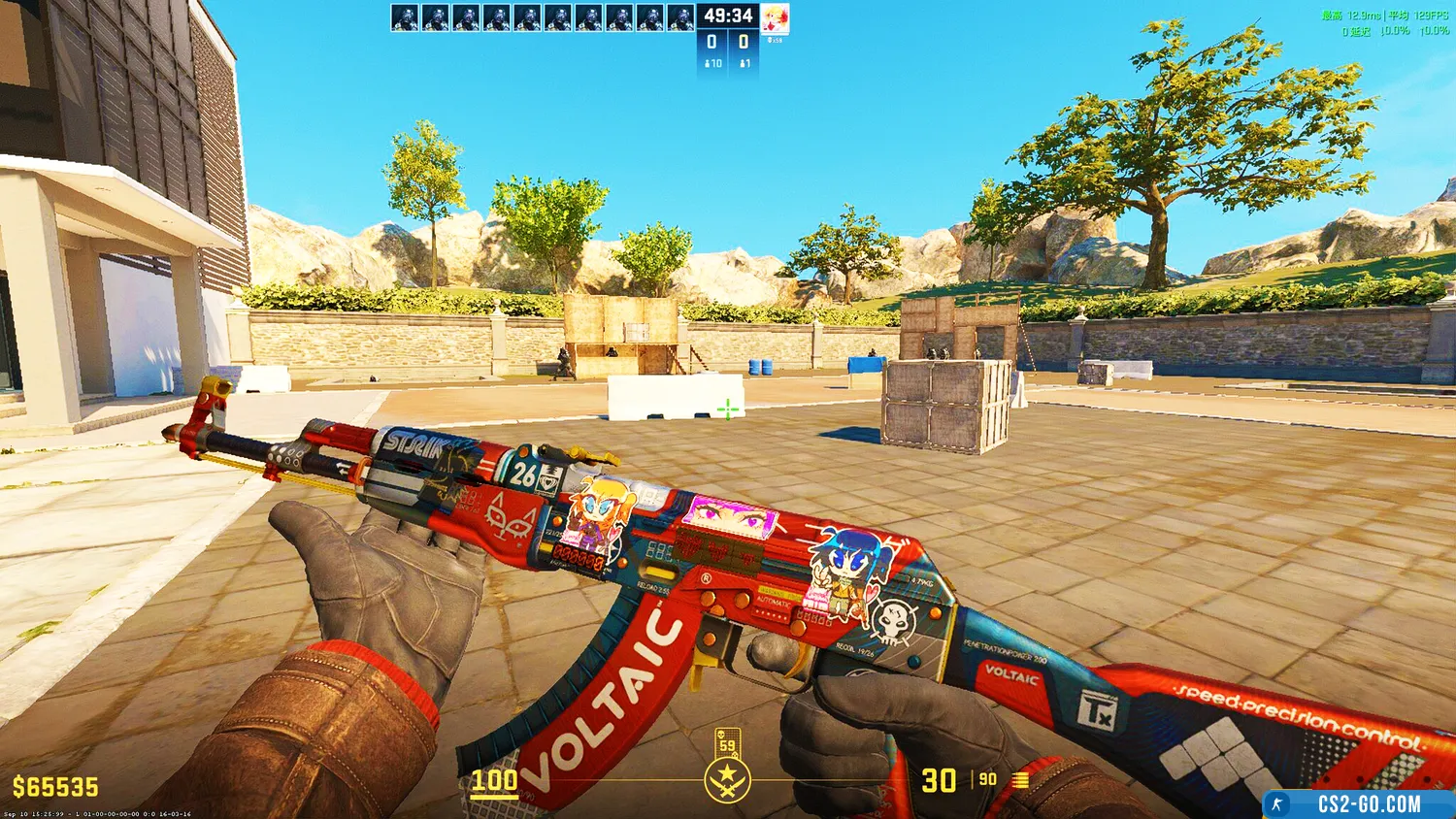Click the bullet stack fire-mode icon

tap(1020, 779)
